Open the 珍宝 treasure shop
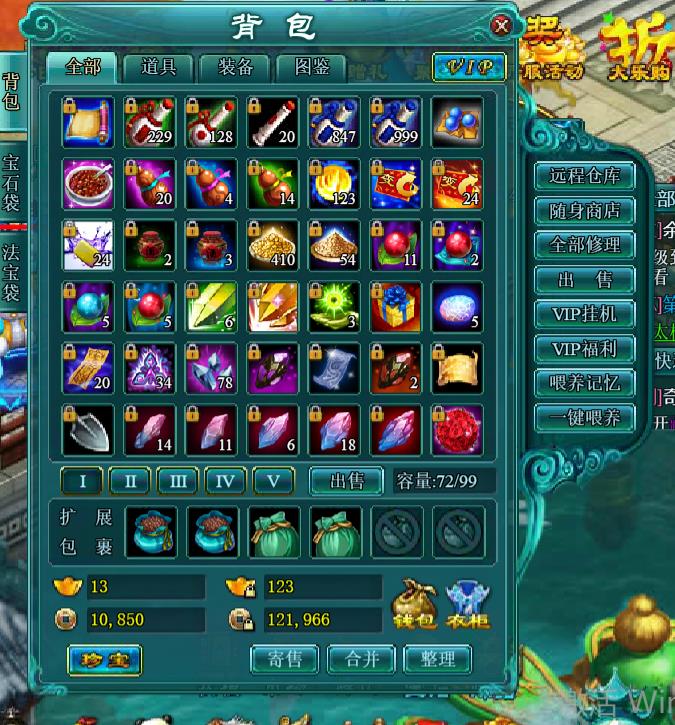 click(104, 659)
